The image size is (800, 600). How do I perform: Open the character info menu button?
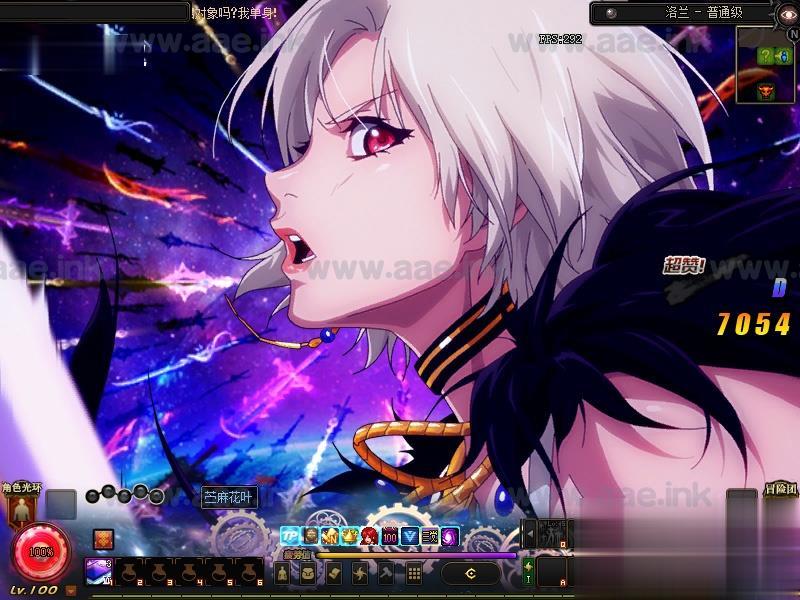[x=283, y=573]
